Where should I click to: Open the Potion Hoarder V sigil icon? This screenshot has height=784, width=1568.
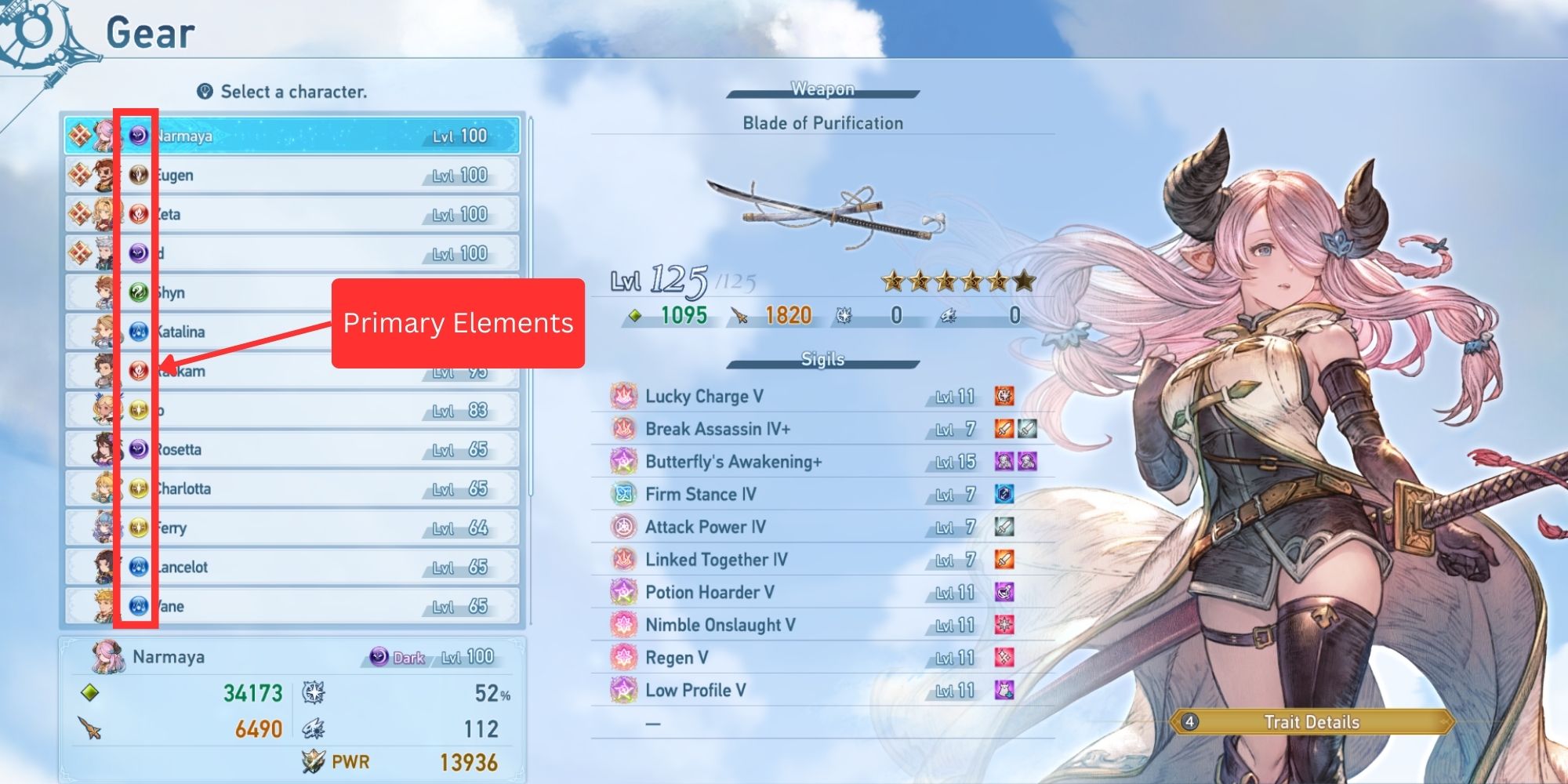point(622,592)
